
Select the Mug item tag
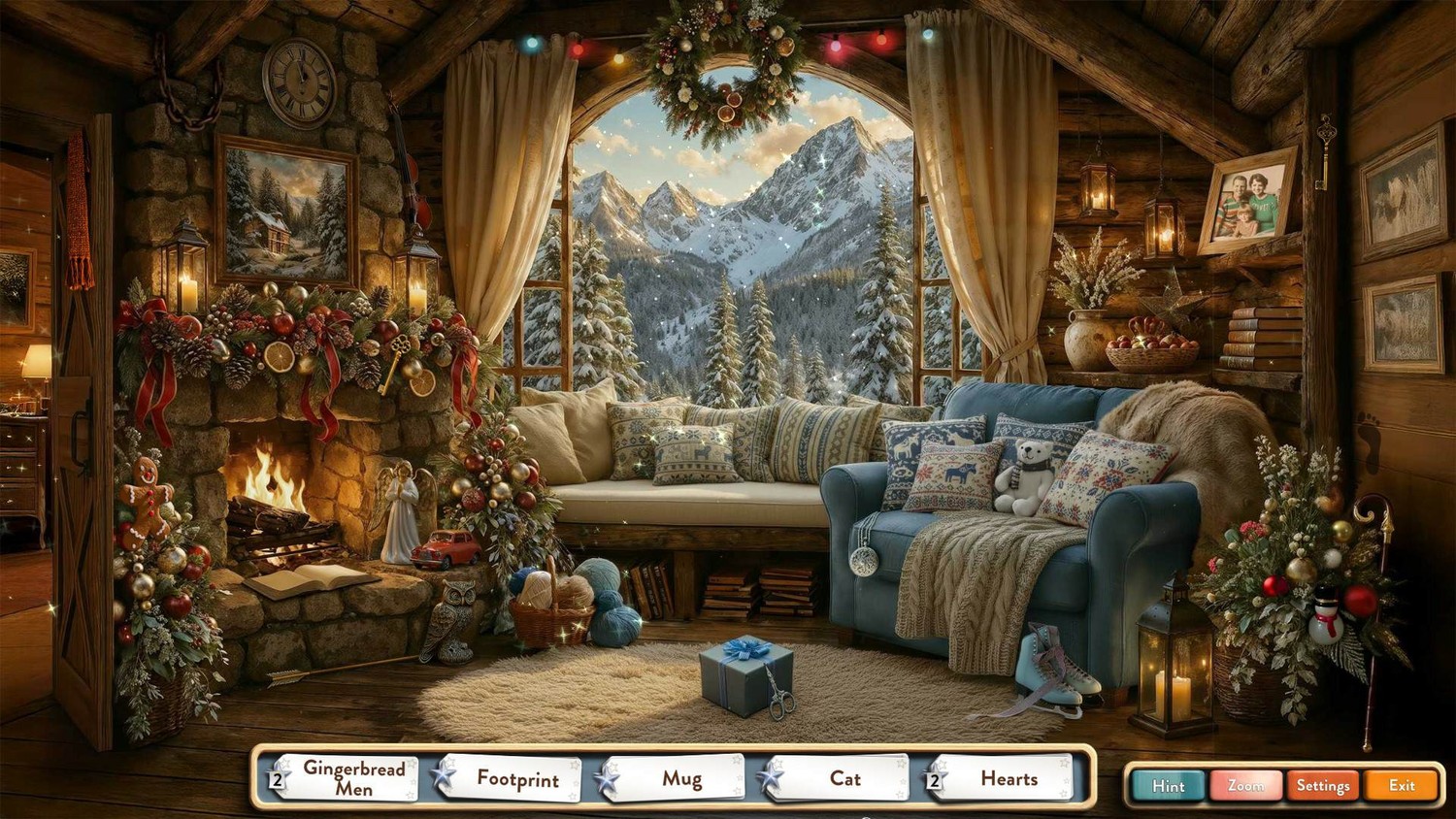(681, 778)
